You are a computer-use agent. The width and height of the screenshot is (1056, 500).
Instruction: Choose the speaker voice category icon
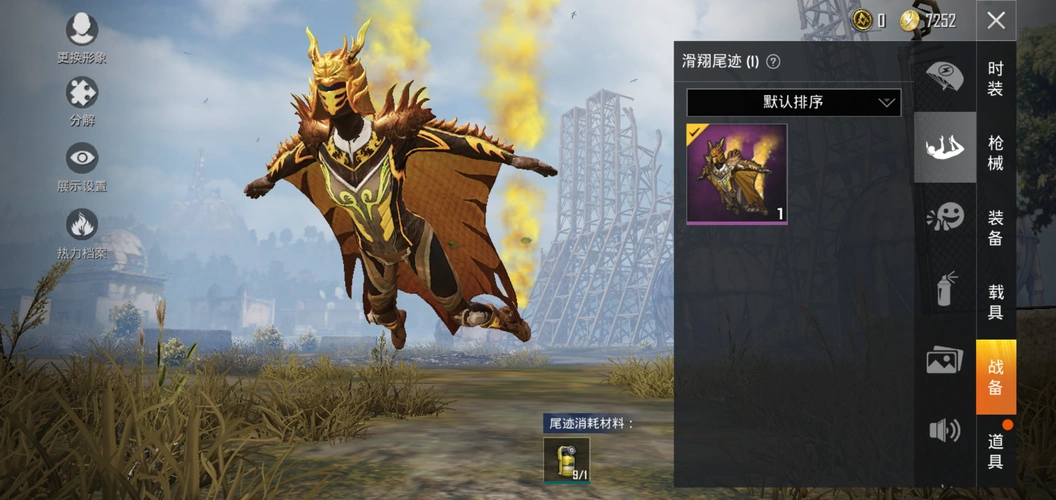[945, 430]
